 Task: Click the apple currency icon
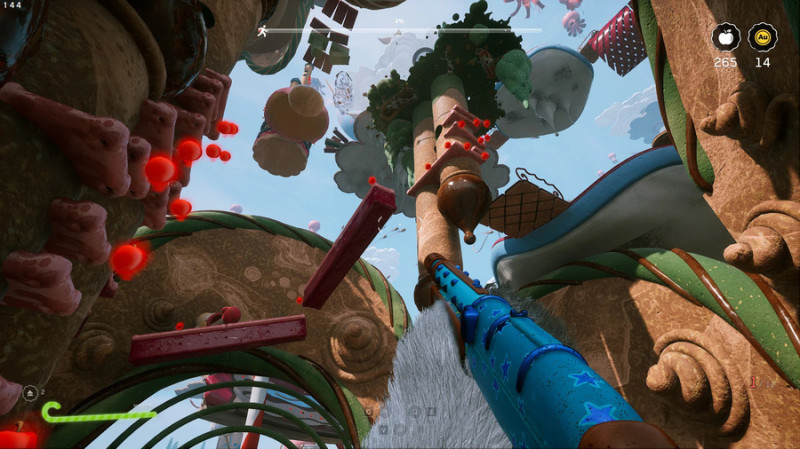point(726,38)
